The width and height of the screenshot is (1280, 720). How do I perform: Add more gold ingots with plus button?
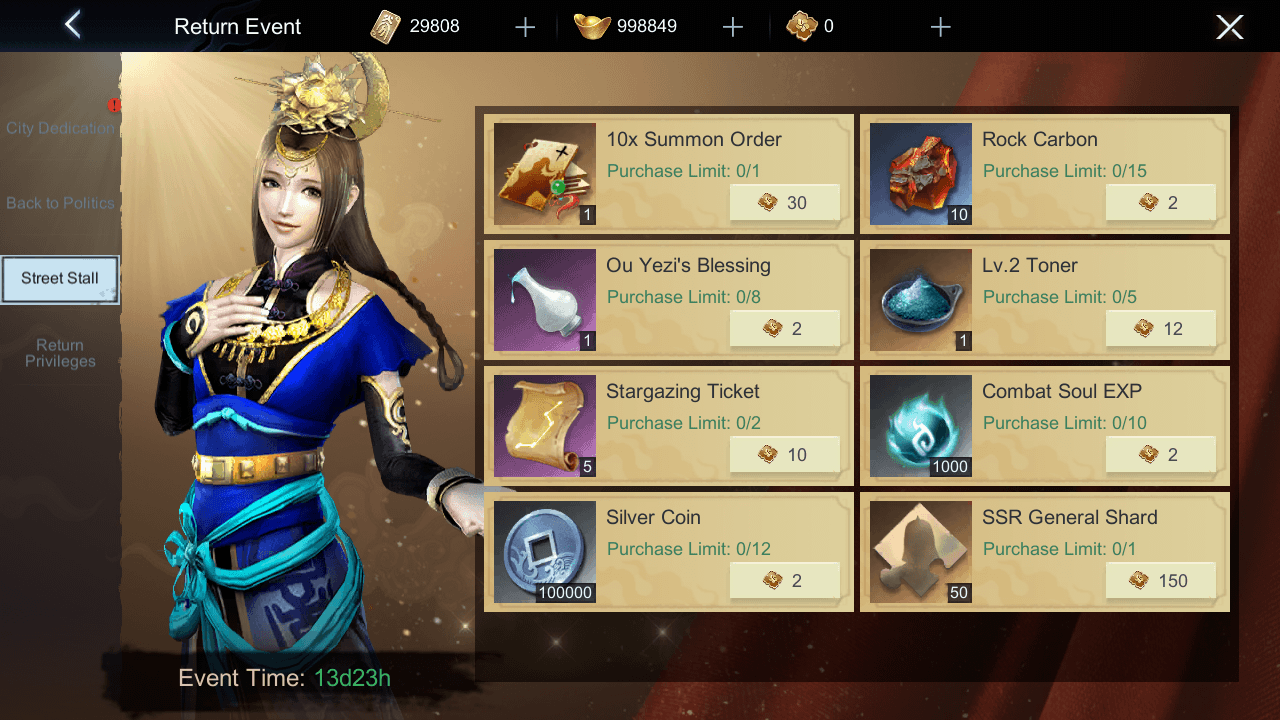pos(733,27)
